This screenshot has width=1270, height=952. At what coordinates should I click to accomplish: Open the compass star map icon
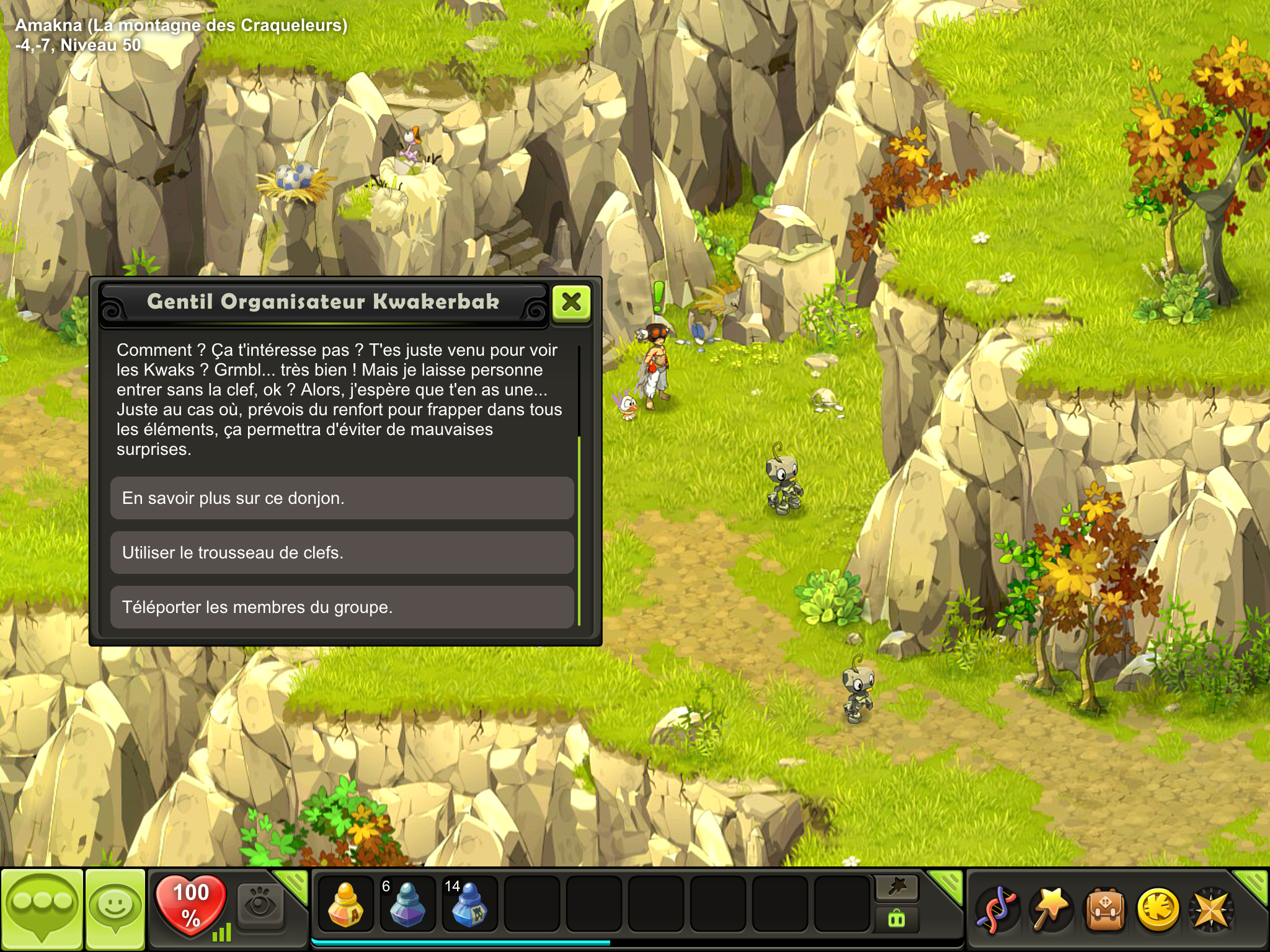[1210, 910]
